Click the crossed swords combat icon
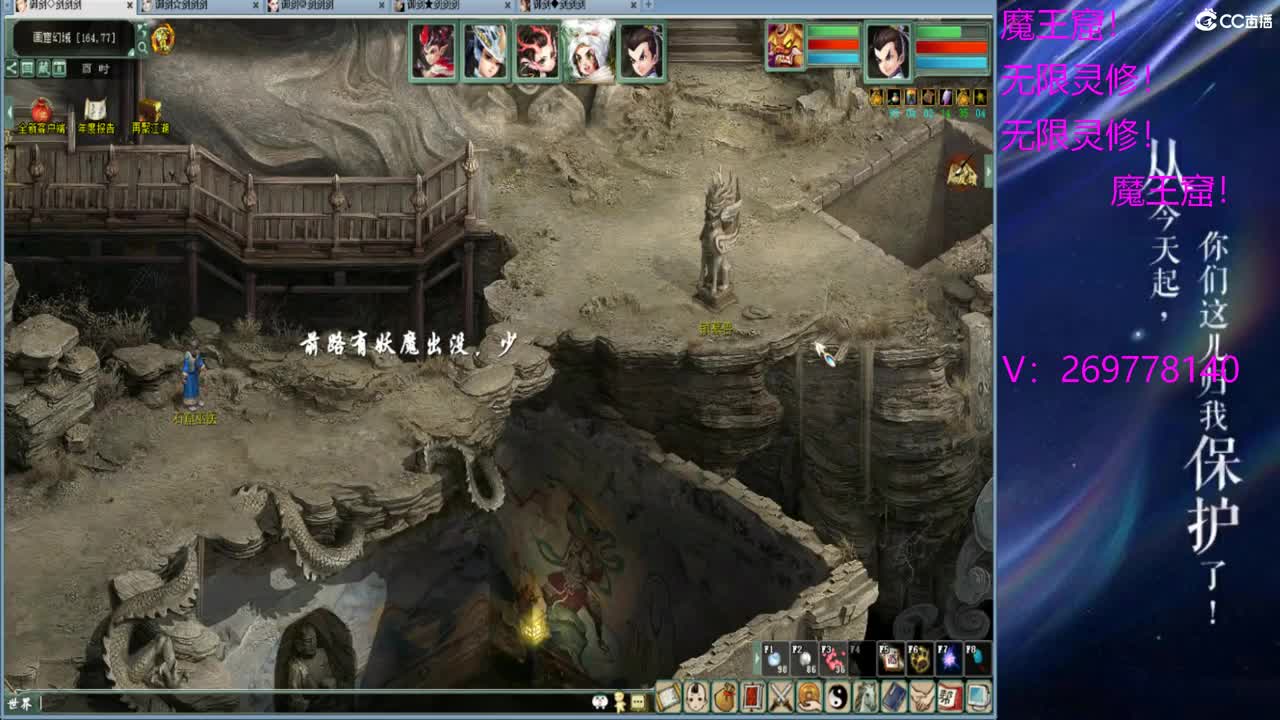 pyautogui.click(x=781, y=697)
